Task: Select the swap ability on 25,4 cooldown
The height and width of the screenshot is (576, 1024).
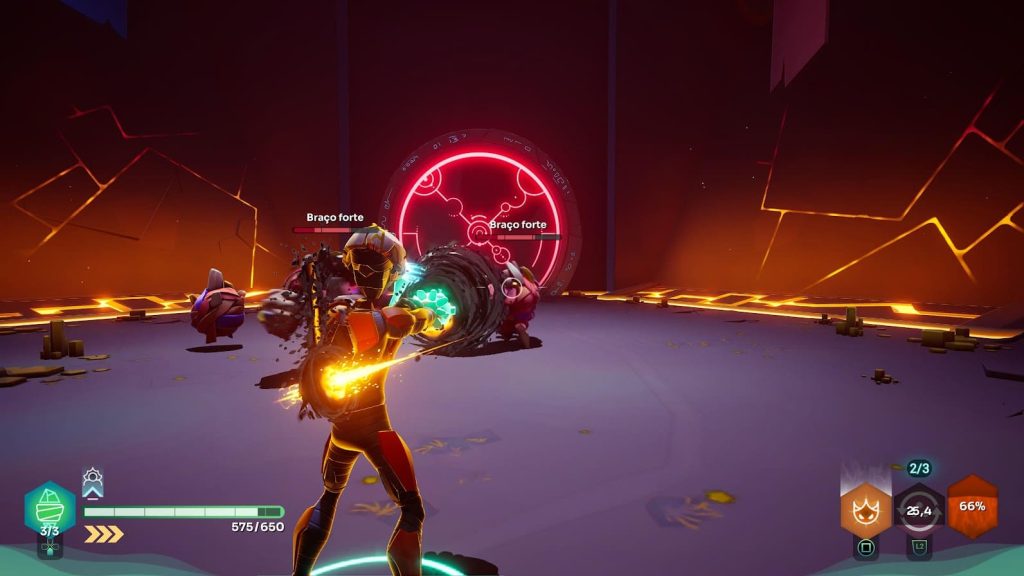Action: pos(918,510)
